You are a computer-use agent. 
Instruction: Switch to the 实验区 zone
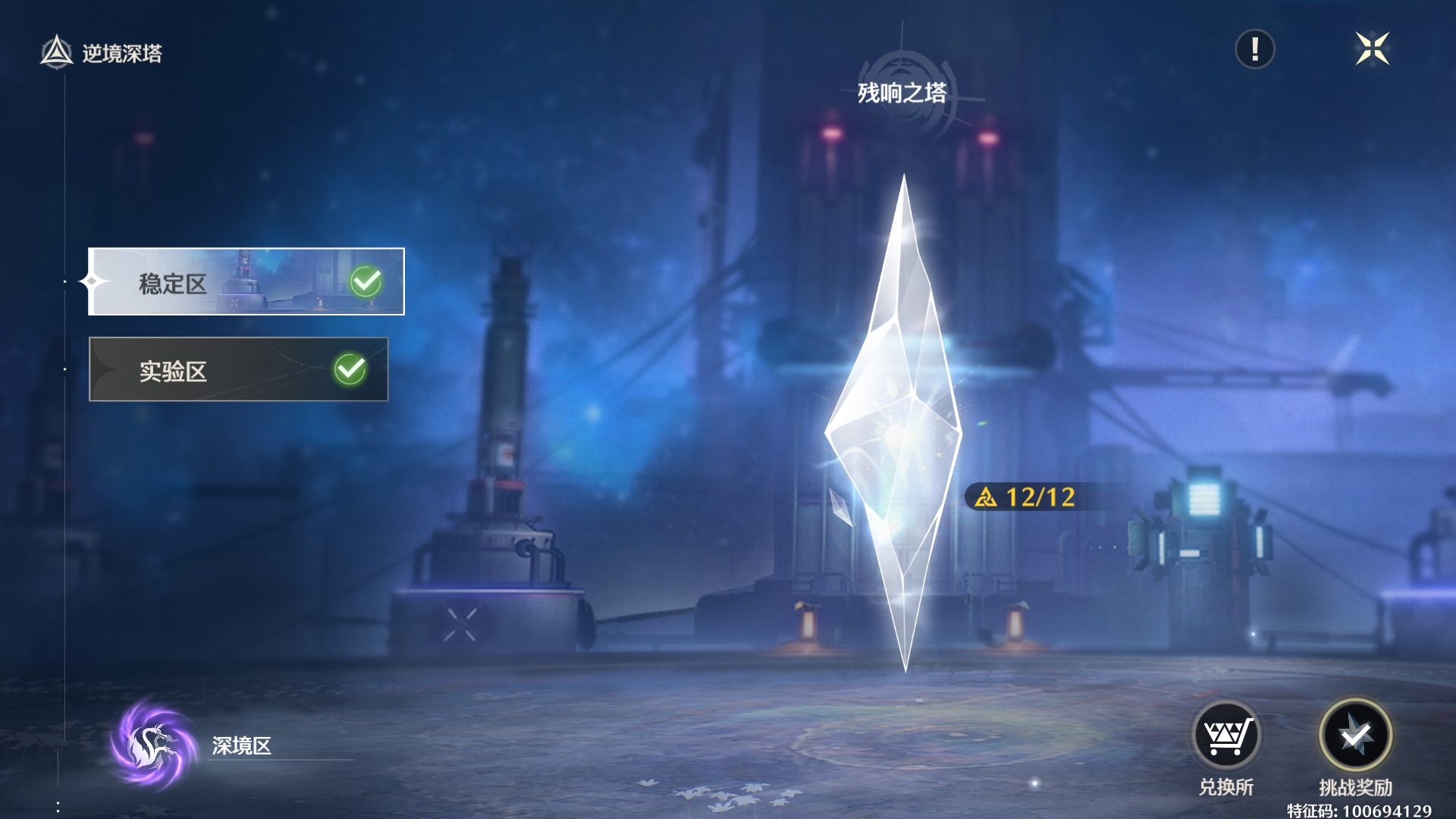238,369
